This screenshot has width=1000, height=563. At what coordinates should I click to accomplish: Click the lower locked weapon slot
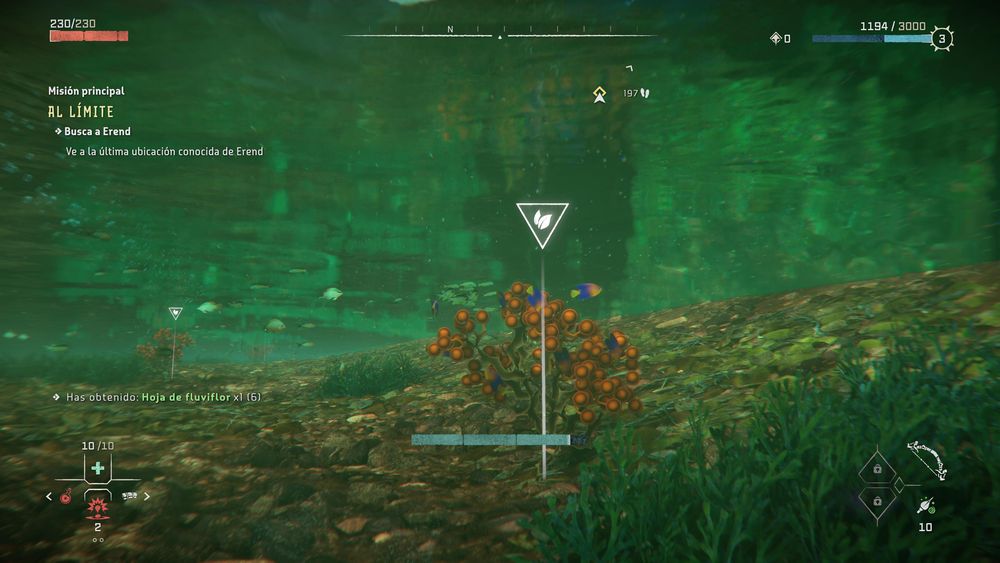coord(877,500)
